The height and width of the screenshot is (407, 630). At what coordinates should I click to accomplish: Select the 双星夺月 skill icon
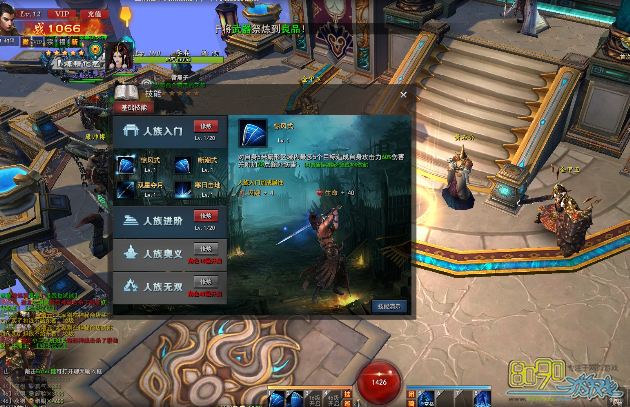[127, 188]
